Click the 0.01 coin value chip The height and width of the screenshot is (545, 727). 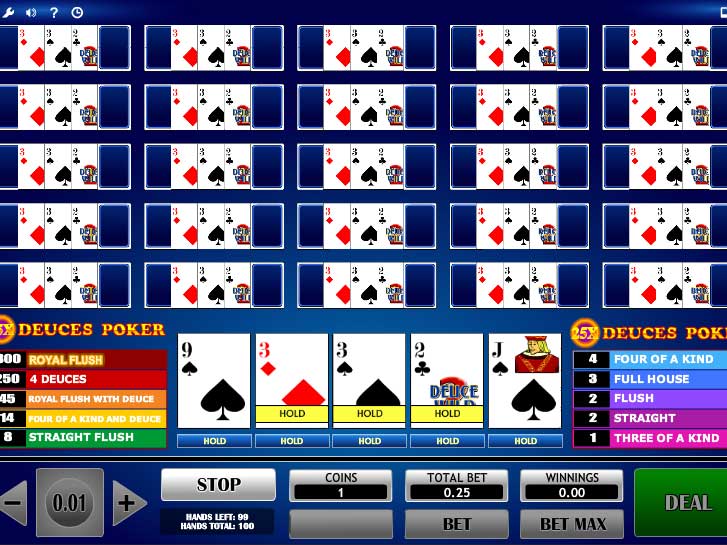pos(70,502)
